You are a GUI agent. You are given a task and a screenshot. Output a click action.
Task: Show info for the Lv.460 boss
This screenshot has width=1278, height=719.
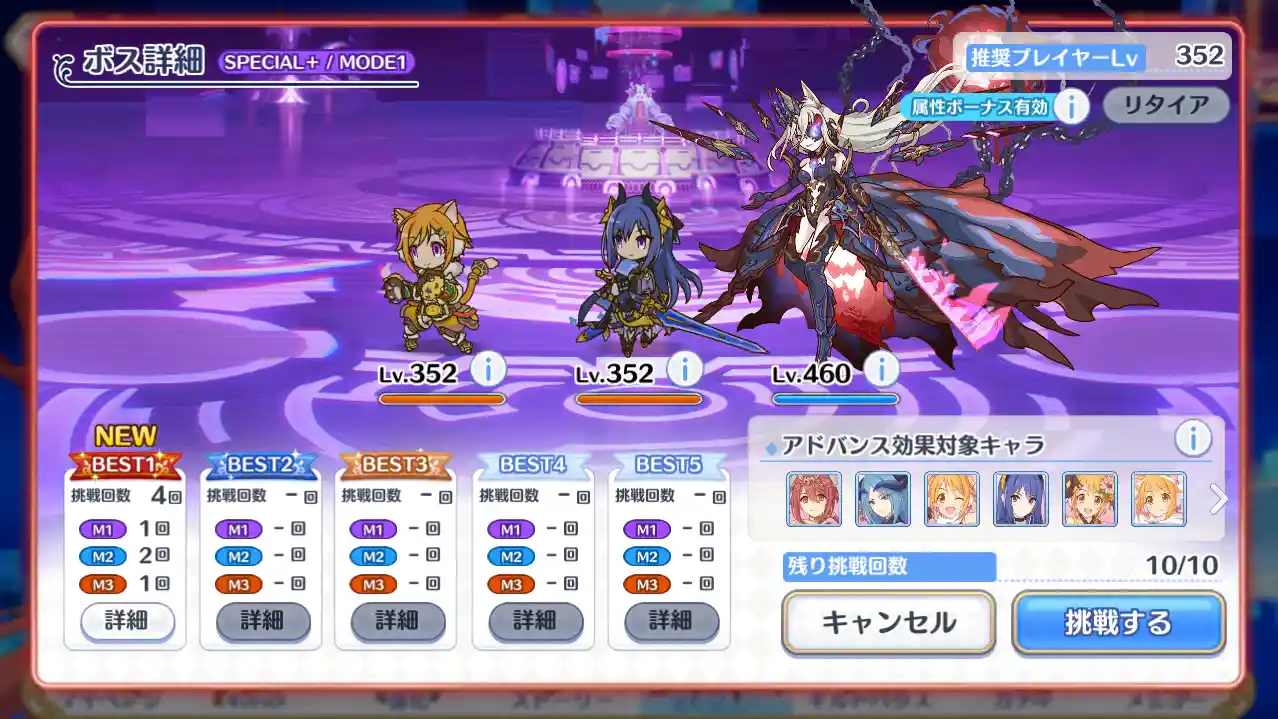pos(881,370)
